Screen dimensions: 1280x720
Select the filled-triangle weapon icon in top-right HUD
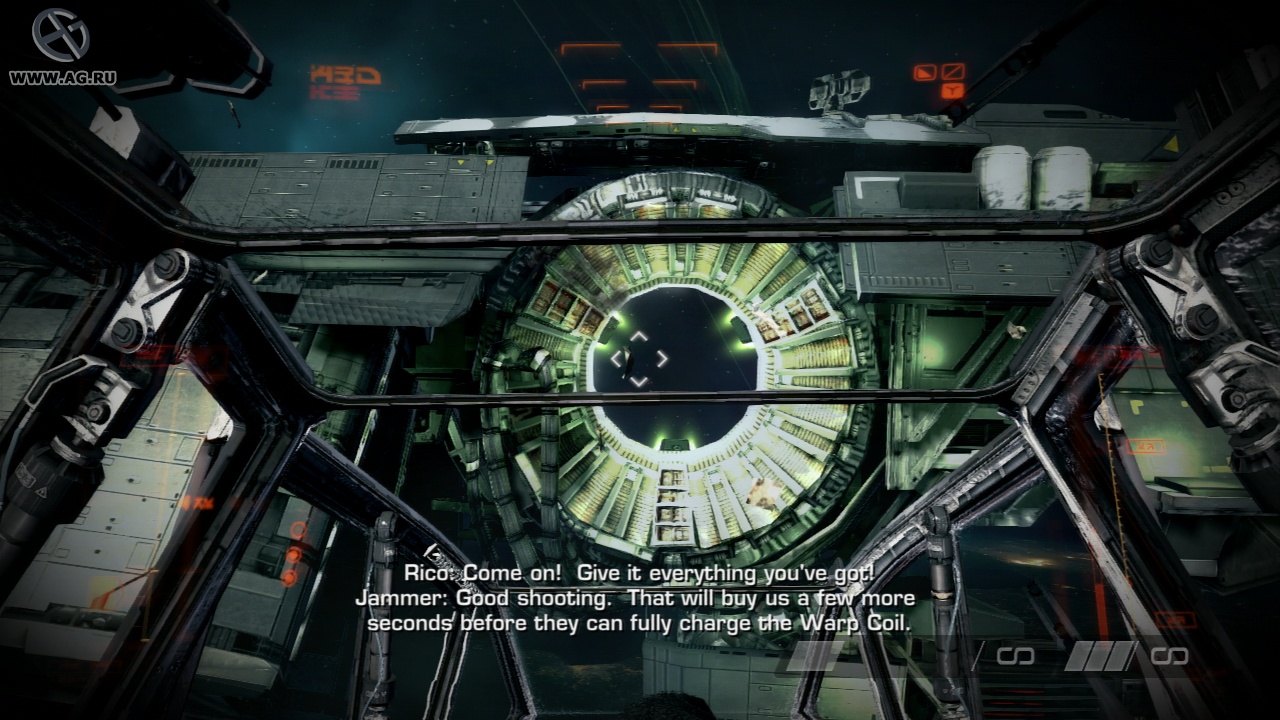[x=925, y=73]
